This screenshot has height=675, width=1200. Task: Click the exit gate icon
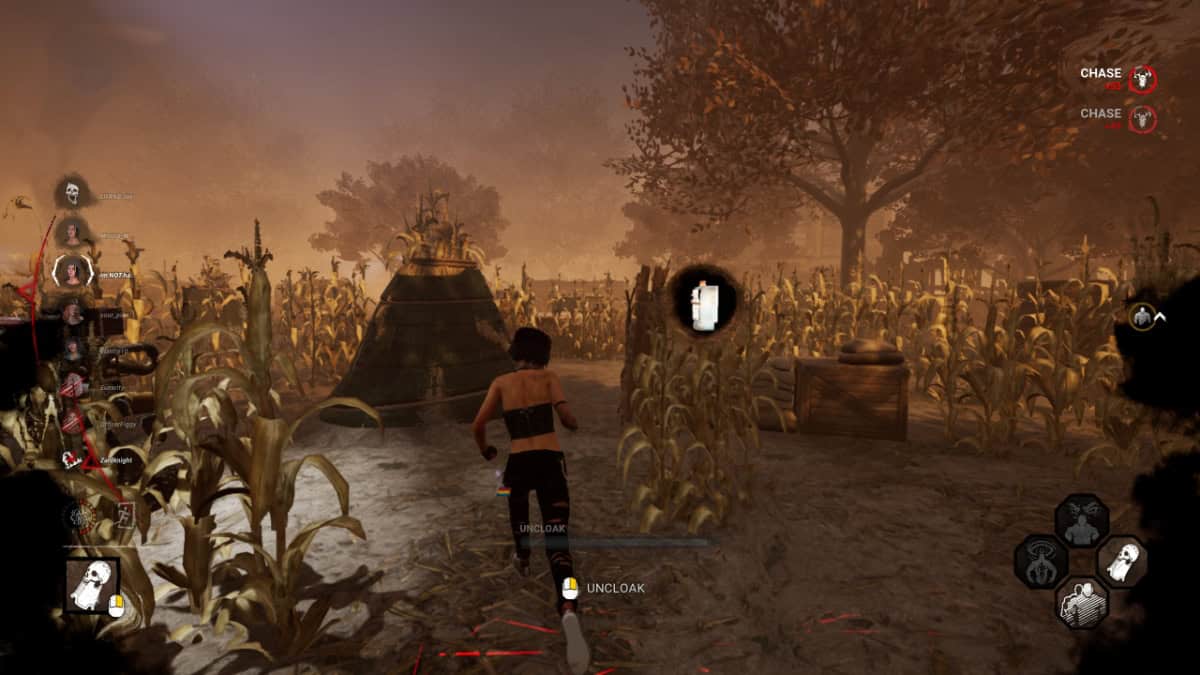point(126,516)
